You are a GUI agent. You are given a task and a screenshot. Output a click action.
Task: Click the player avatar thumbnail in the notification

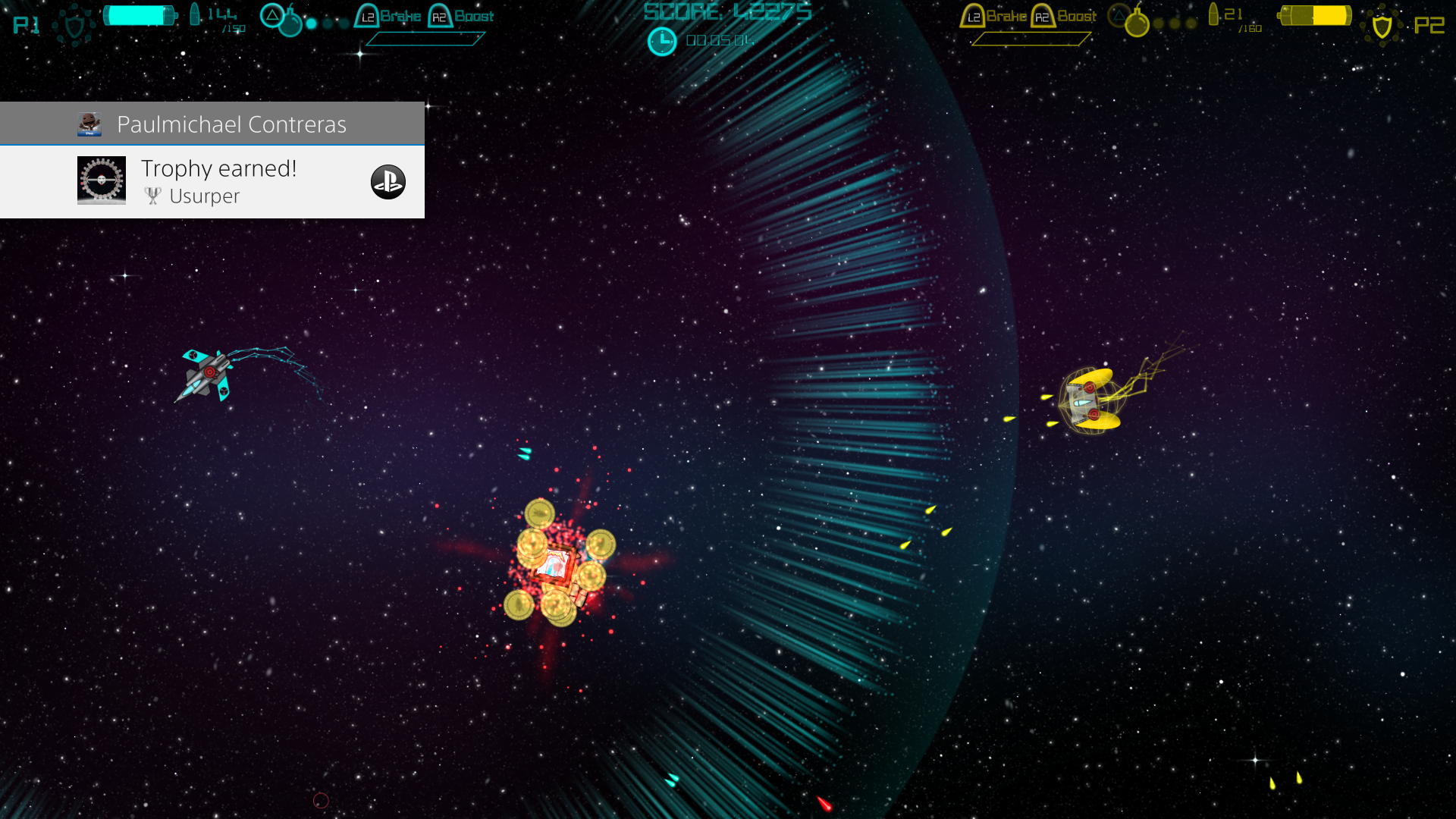89,123
